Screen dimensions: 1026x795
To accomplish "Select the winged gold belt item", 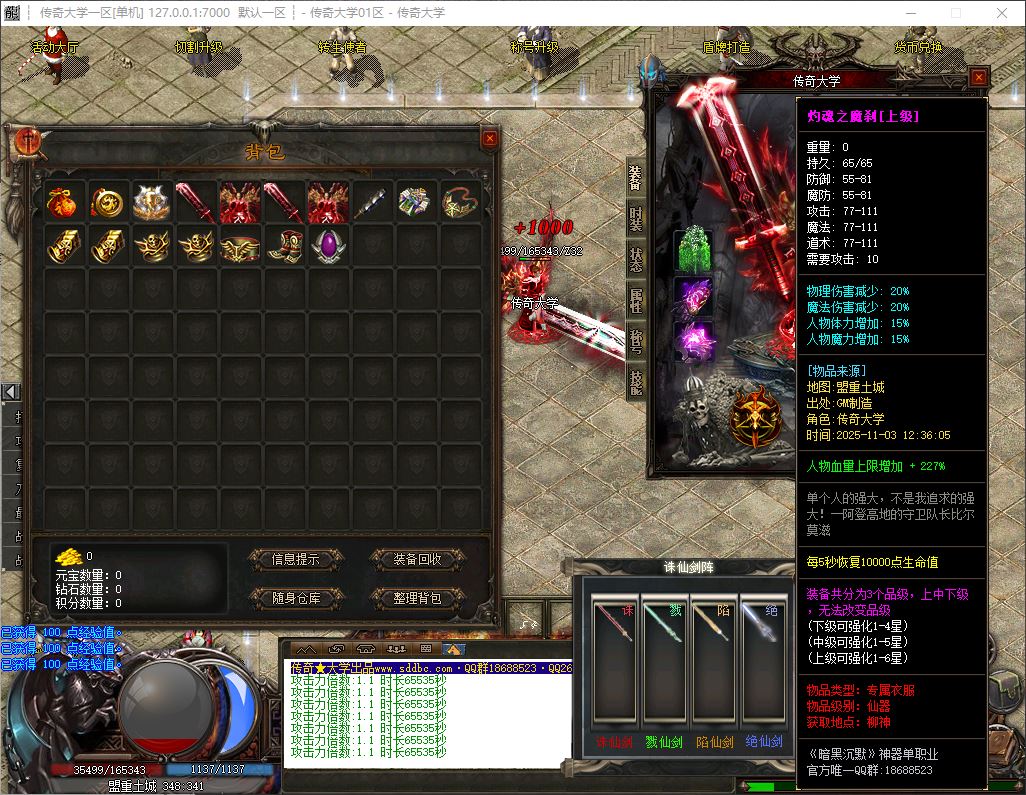I will 239,245.
